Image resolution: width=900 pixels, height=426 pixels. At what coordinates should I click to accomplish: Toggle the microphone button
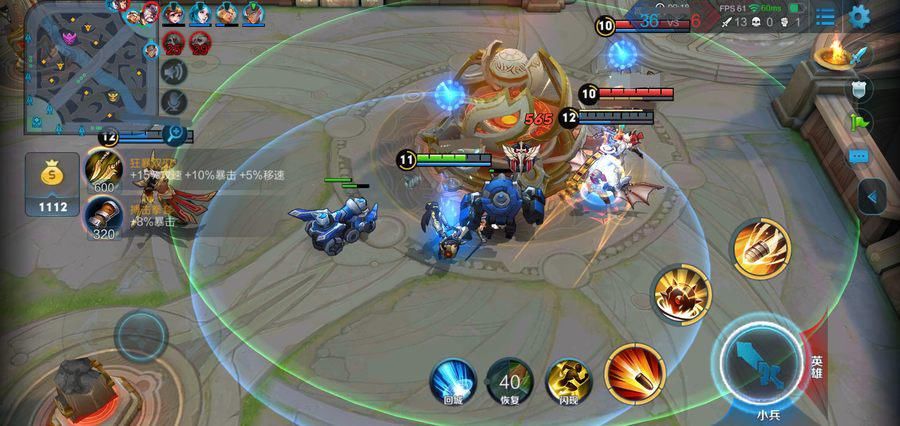[175, 101]
